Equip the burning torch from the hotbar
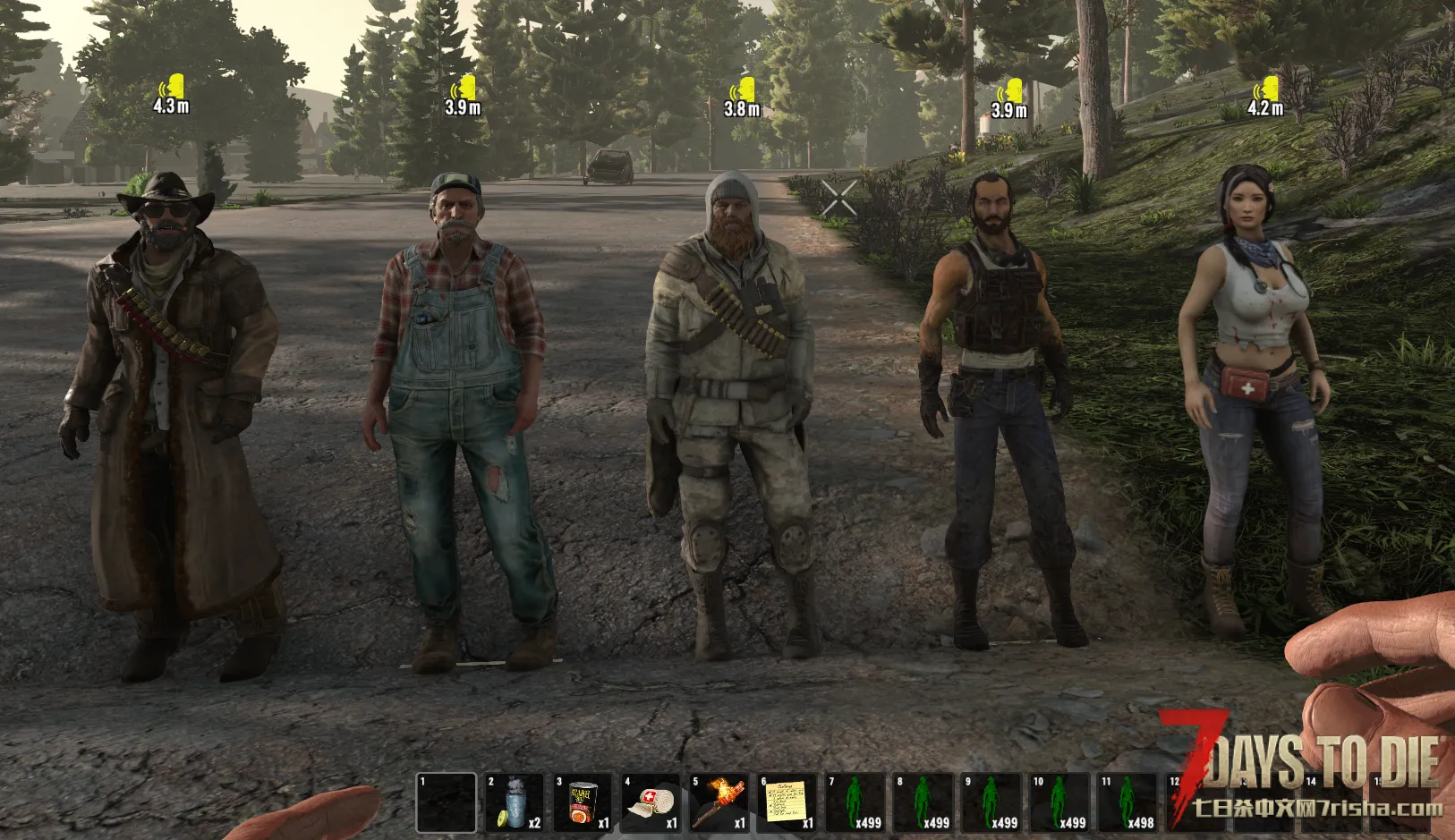 point(718,802)
